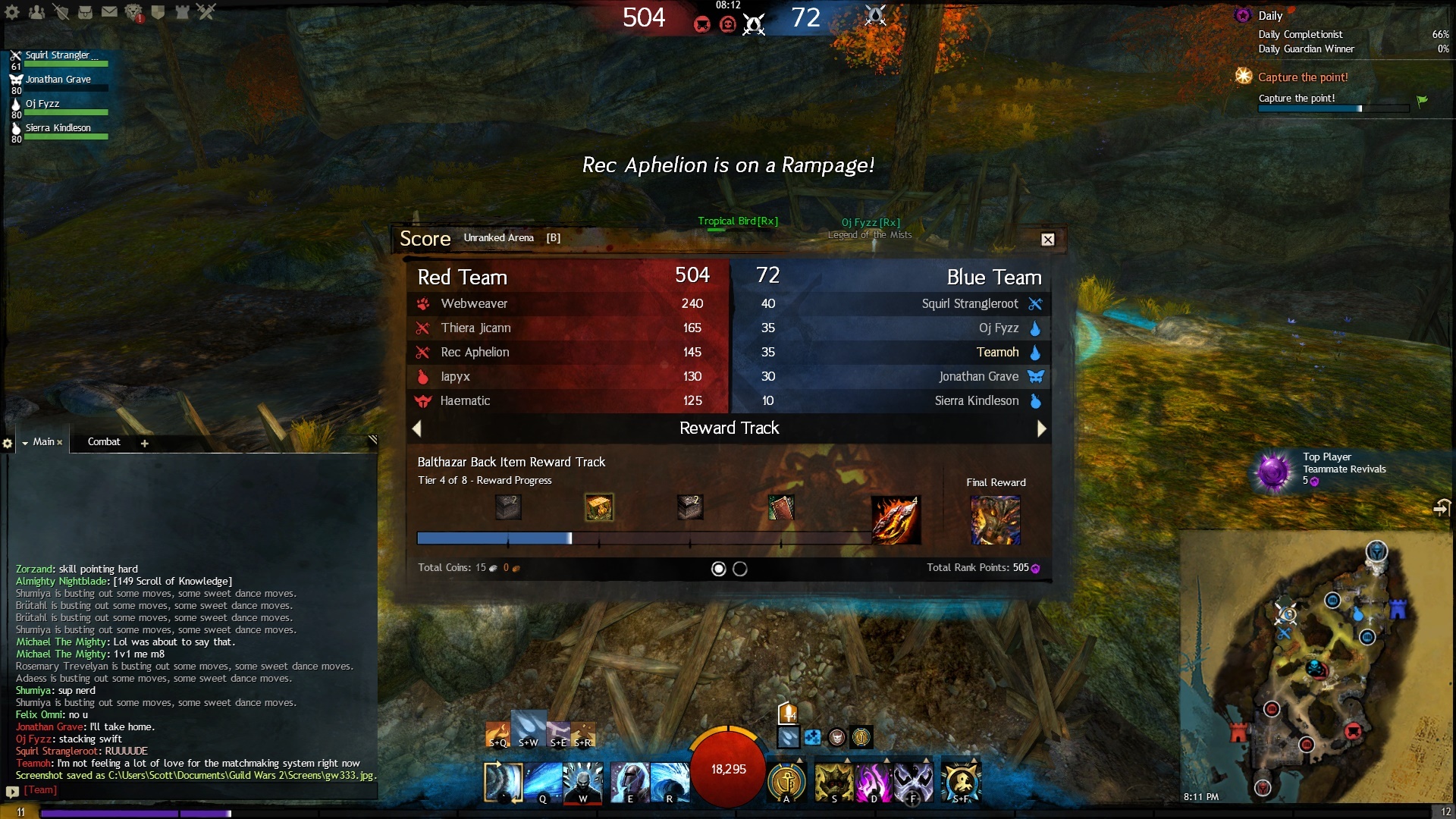Image resolution: width=1456 pixels, height=819 pixels.
Task: Select party member Sierra Kindleson
Action: click(x=58, y=128)
